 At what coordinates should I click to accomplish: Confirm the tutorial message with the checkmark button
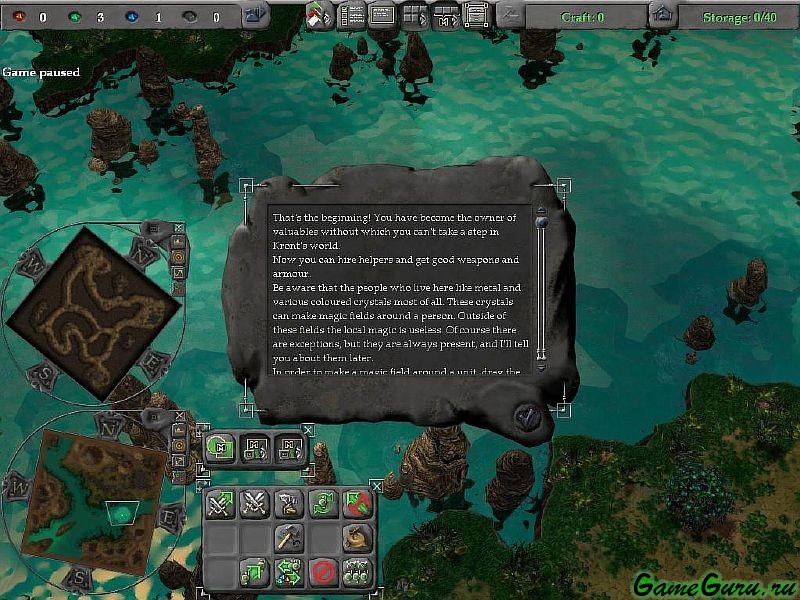(x=525, y=414)
